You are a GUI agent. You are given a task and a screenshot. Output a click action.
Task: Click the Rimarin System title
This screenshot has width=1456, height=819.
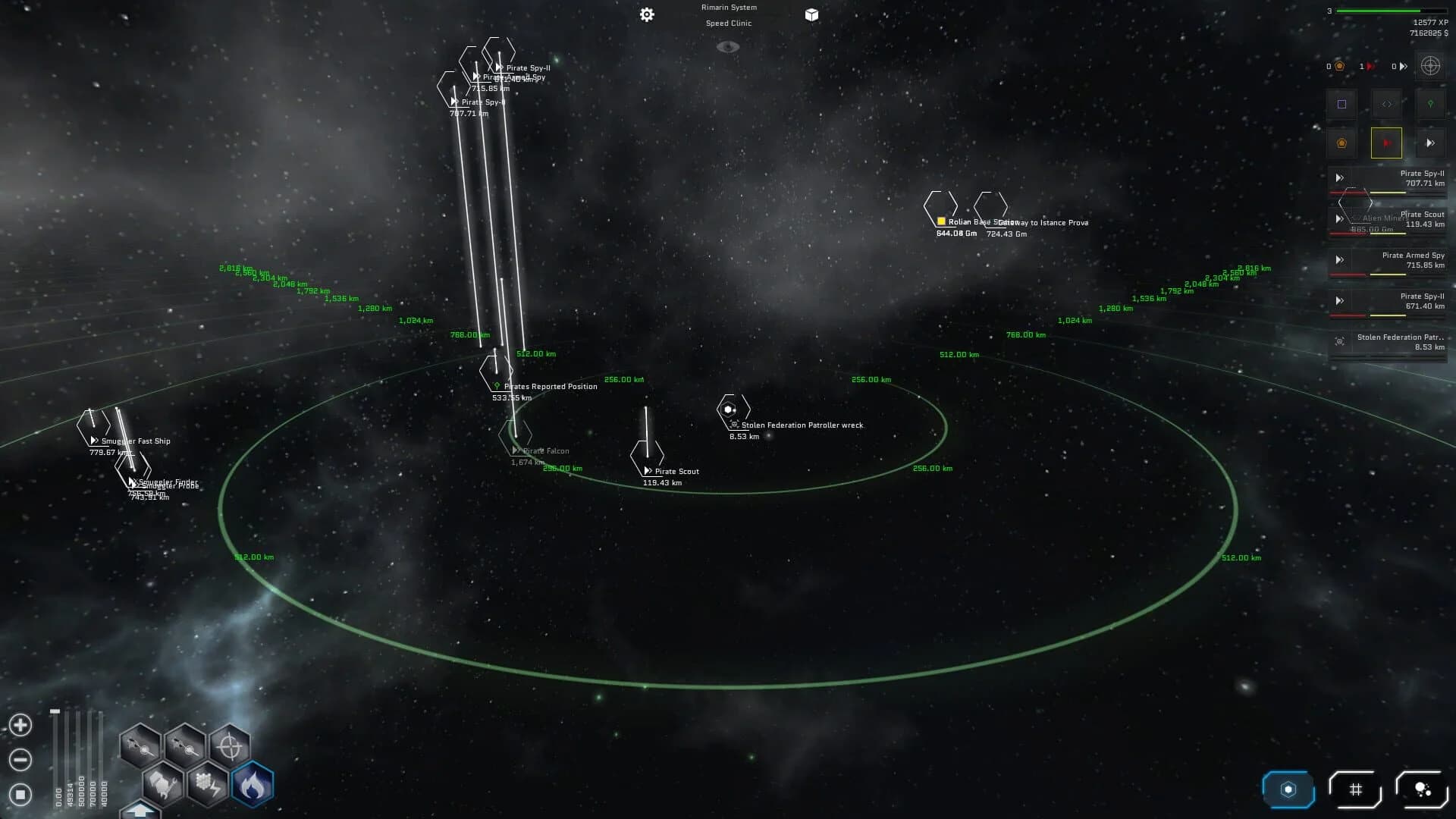tap(728, 7)
